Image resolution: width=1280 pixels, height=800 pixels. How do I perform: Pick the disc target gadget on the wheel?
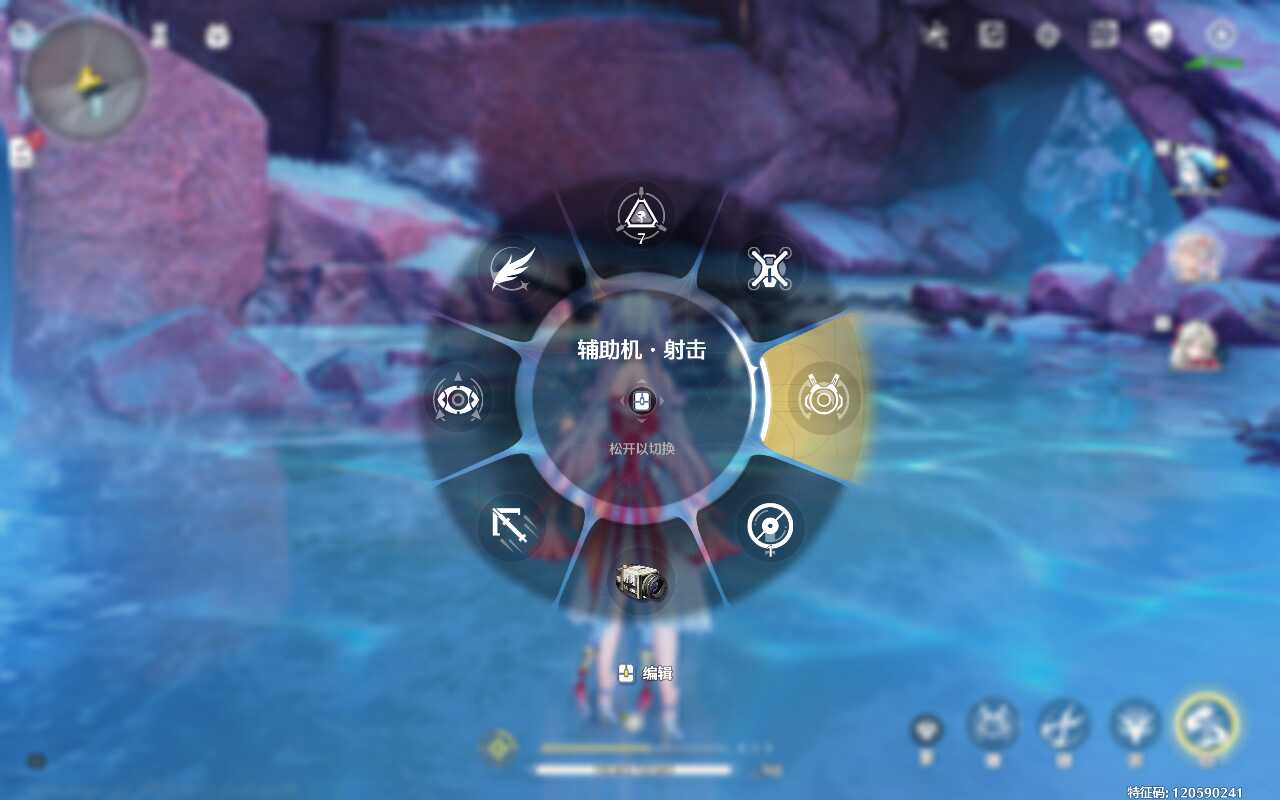pos(770,527)
